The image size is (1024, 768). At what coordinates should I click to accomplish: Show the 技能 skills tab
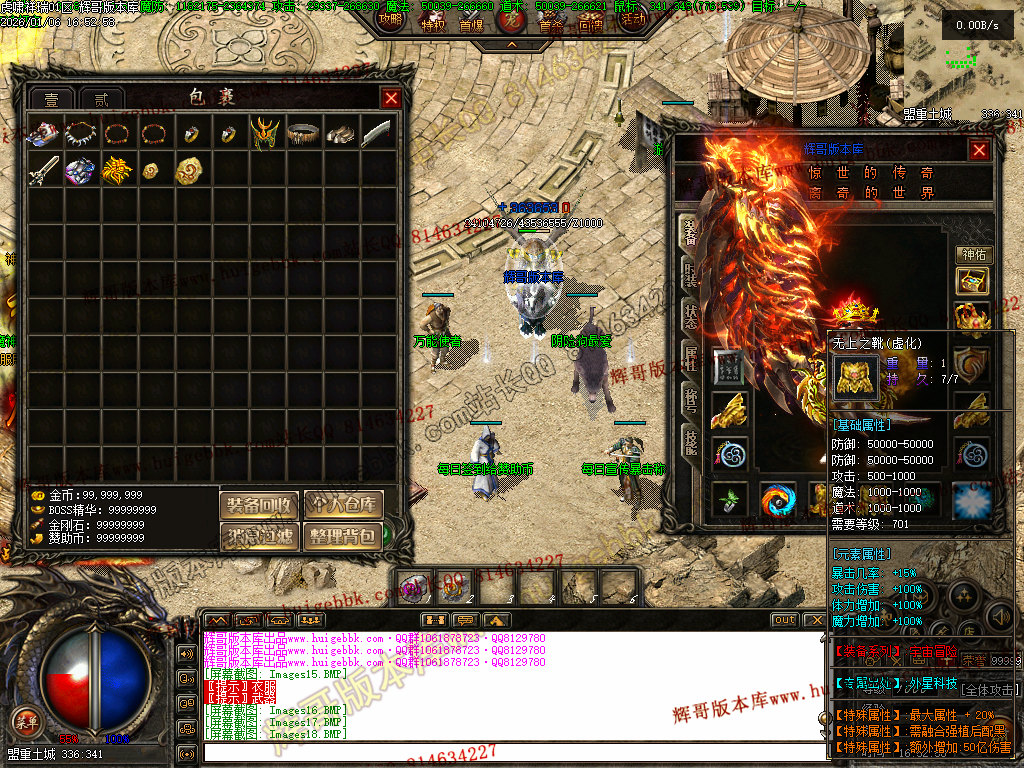point(690,442)
